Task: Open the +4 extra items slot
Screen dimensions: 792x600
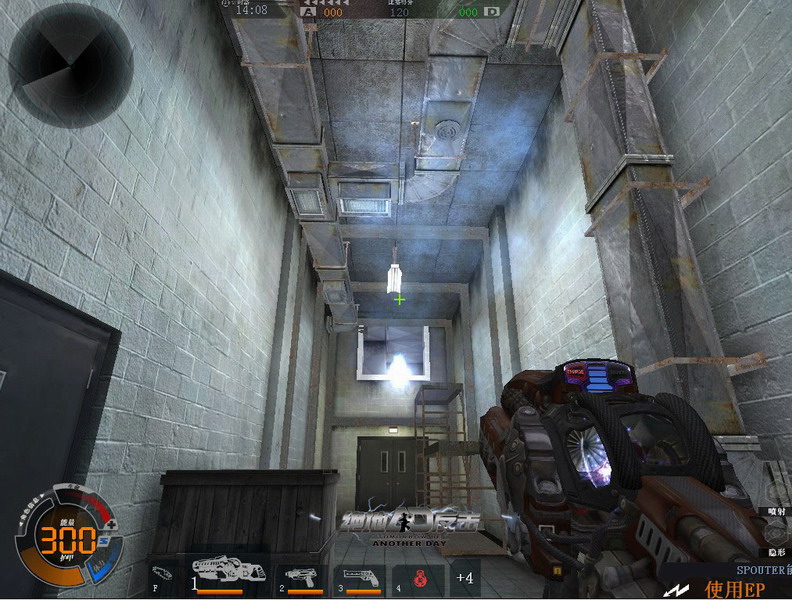Action: [x=464, y=577]
